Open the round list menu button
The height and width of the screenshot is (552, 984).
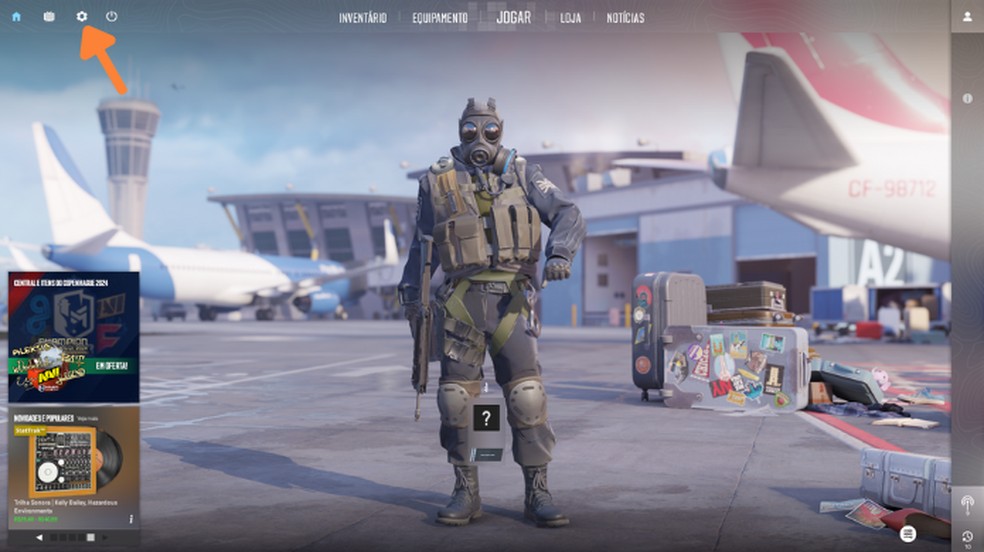tap(908, 534)
